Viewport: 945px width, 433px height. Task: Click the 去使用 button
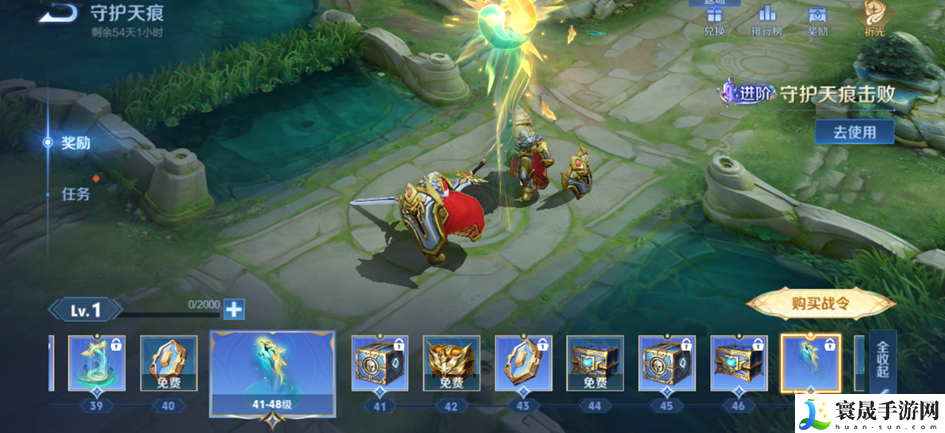[854, 132]
